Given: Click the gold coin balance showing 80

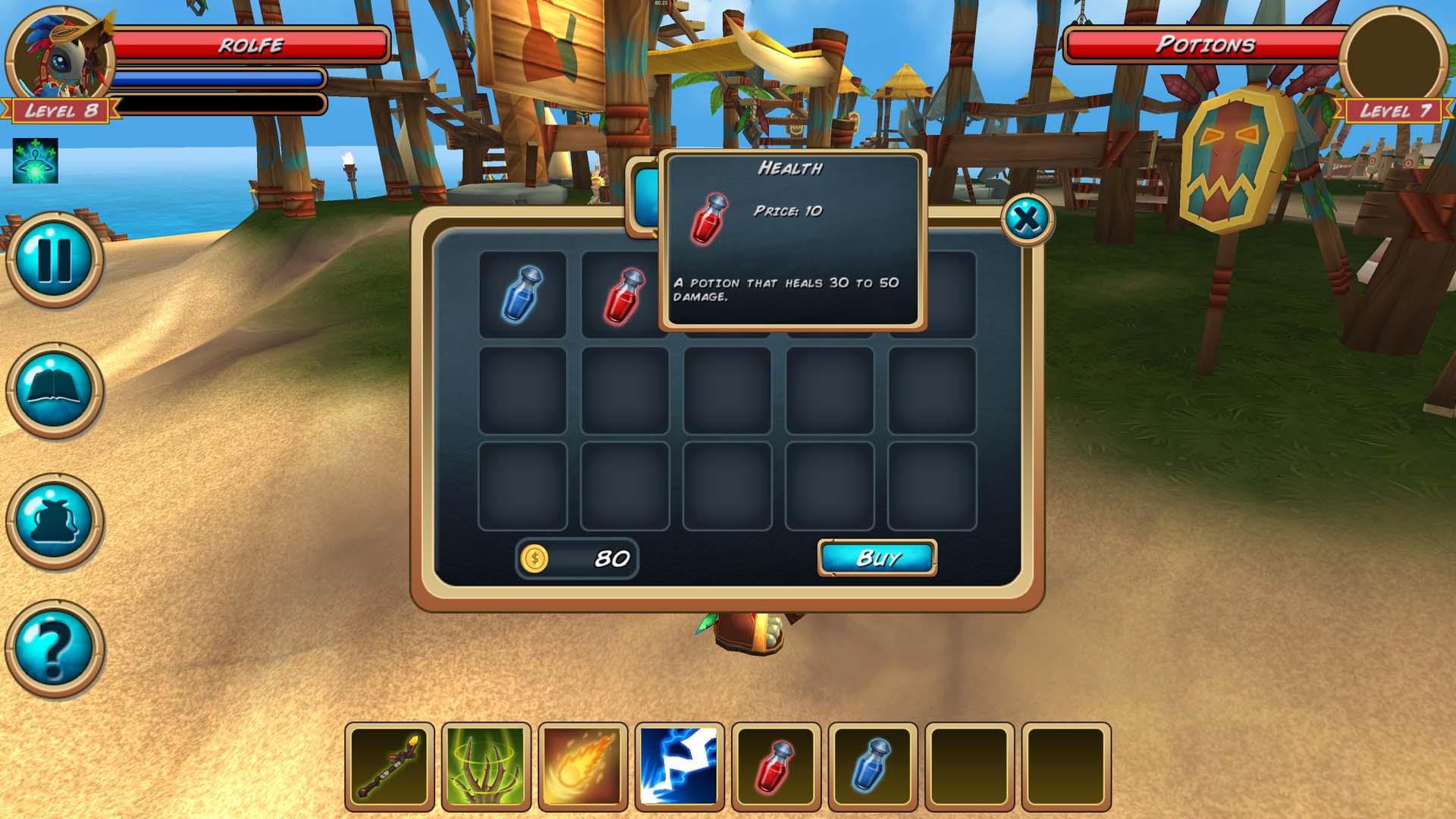Looking at the screenshot, I should (x=578, y=557).
